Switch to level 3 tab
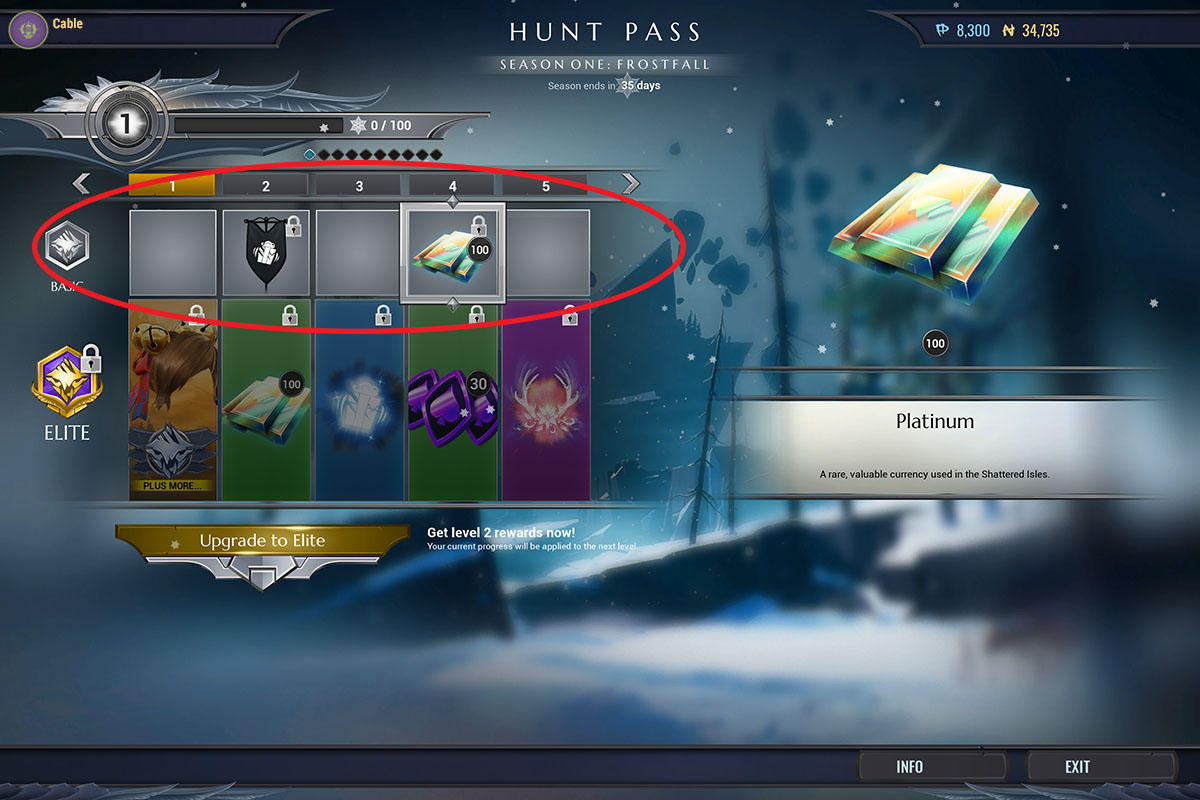Image resolution: width=1200 pixels, height=800 pixels. pos(359,186)
